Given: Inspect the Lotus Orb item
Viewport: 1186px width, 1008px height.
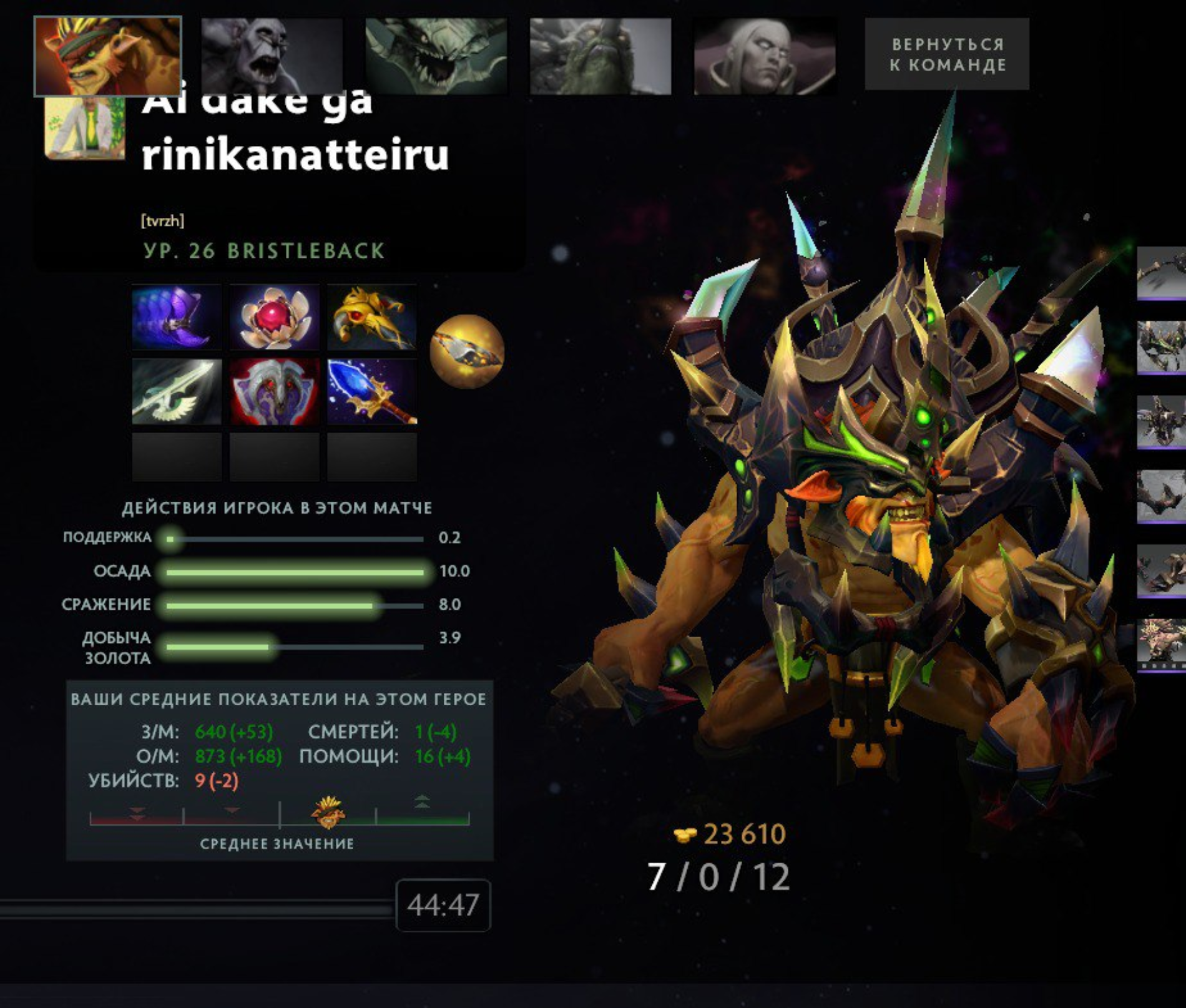Looking at the screenshot, I should (274, 317).
